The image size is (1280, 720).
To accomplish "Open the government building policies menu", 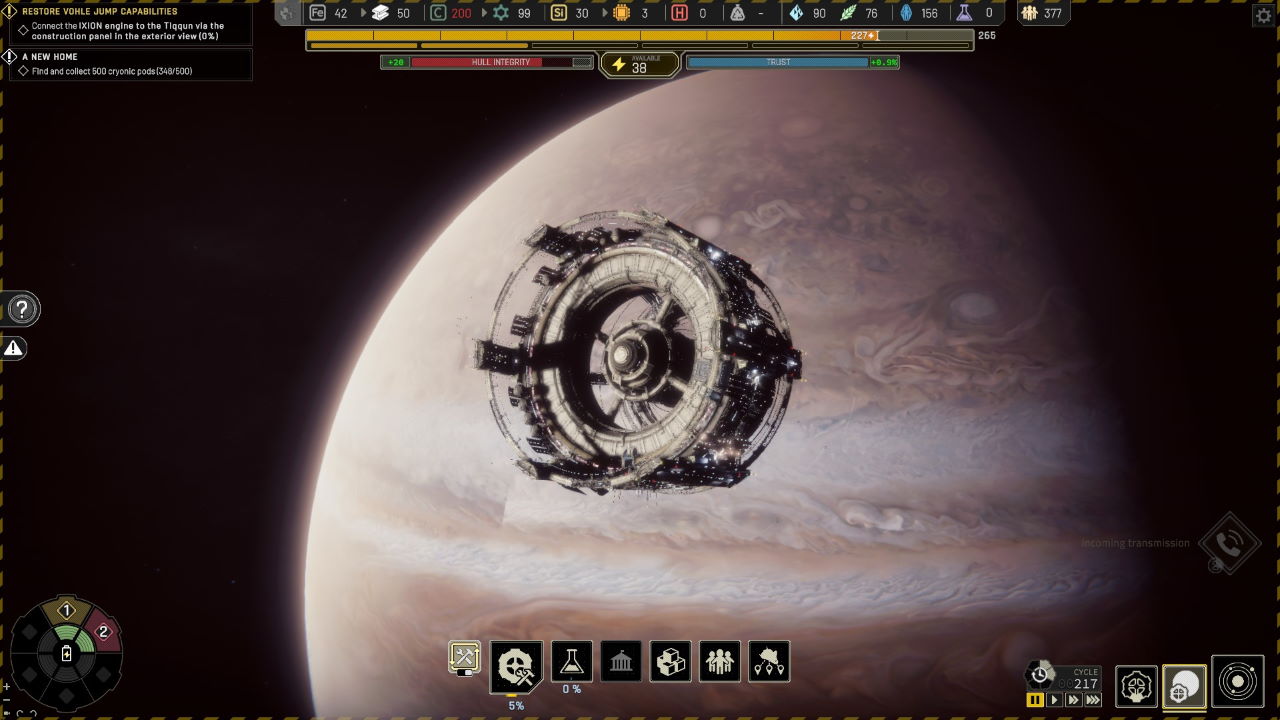I will pos(621,661).
